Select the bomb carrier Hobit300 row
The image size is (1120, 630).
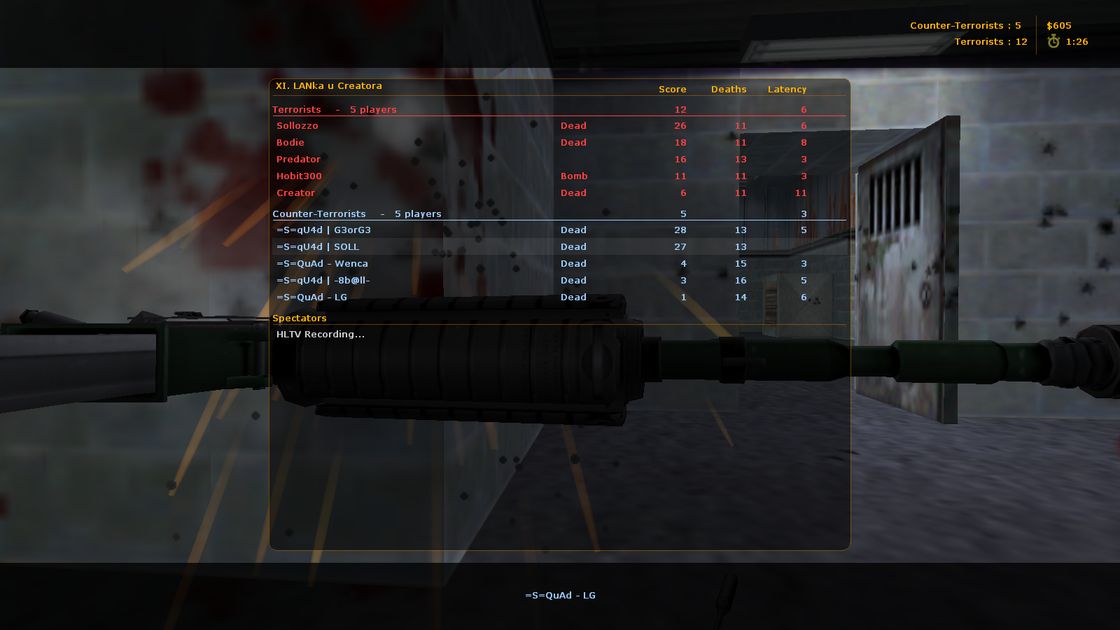click(299, 176)
